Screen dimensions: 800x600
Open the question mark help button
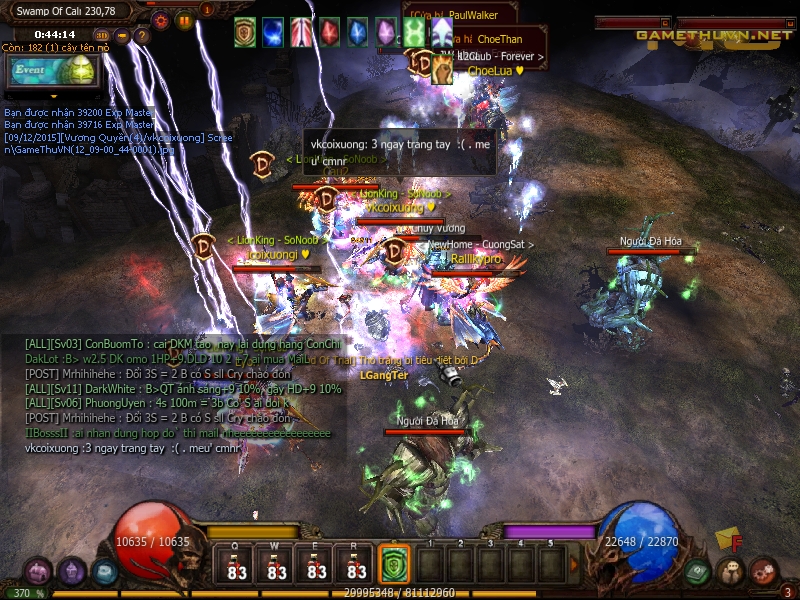tap(141, 36)
